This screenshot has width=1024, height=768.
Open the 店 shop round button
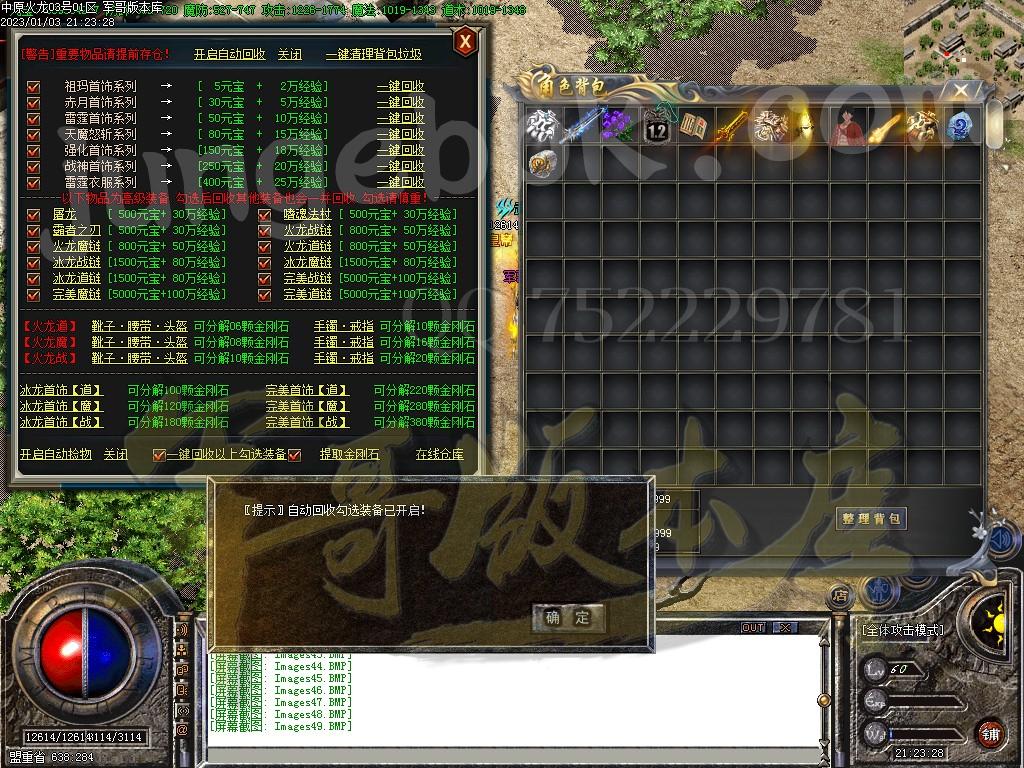[841, 596]
